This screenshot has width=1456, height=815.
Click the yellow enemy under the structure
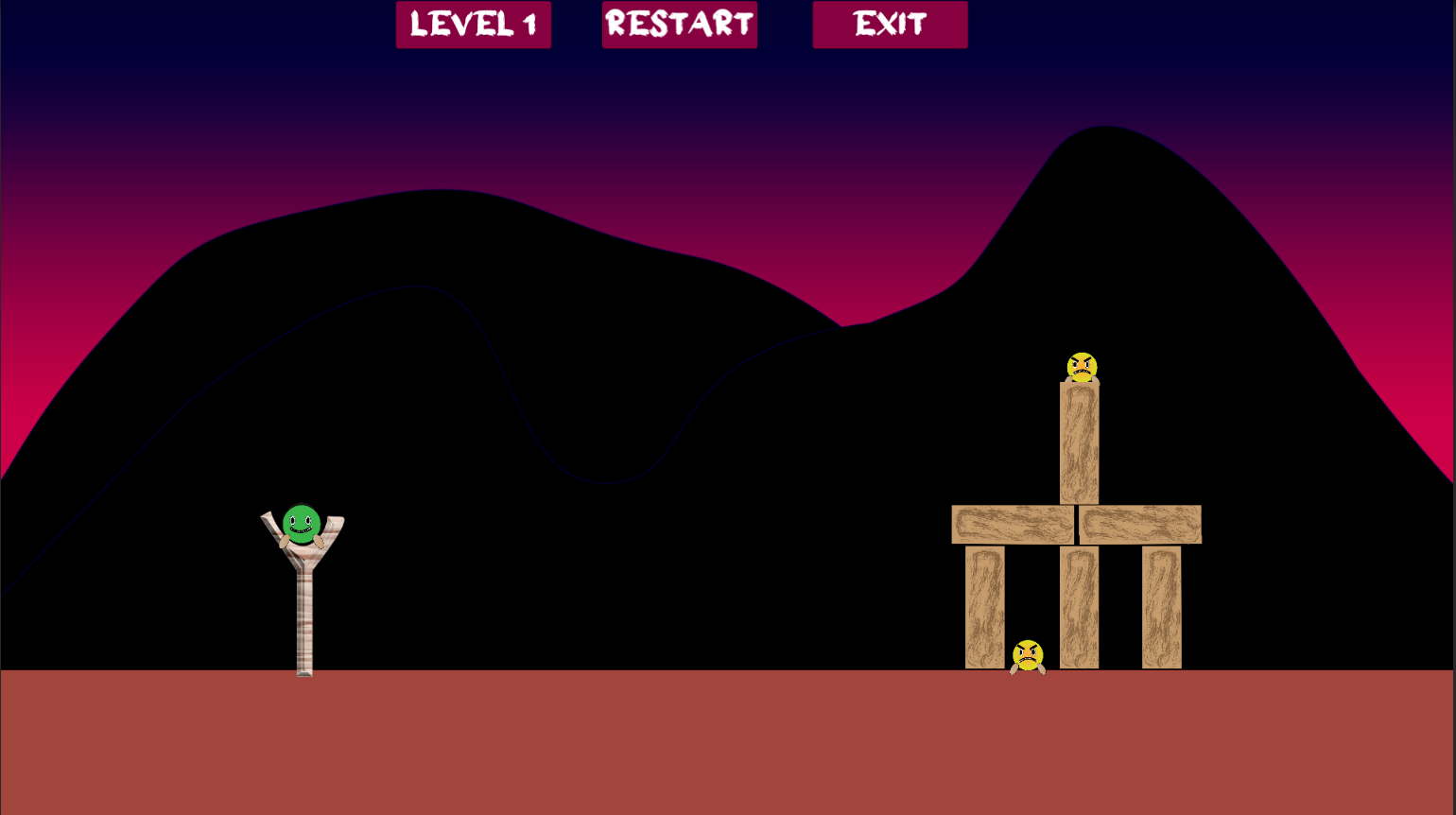click(1030, 654)
